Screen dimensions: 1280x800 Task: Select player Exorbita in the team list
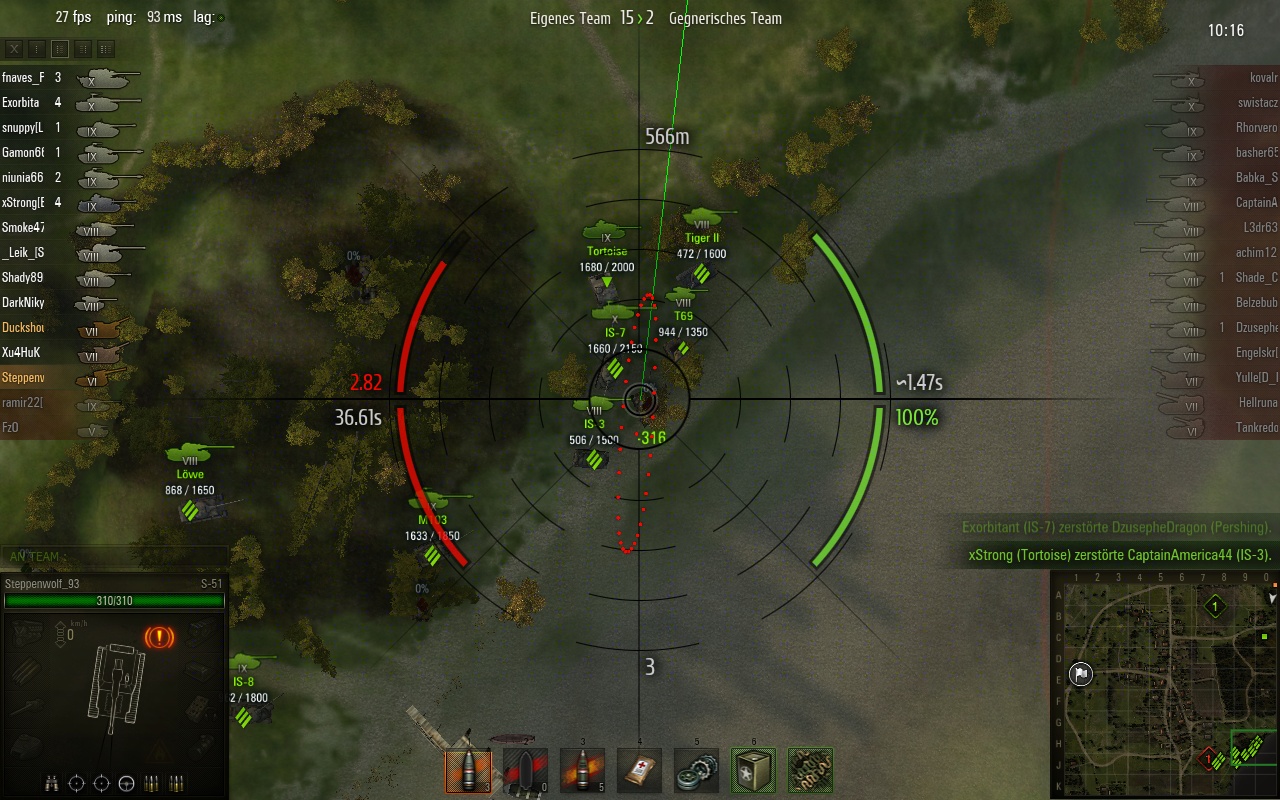(21, 103)
